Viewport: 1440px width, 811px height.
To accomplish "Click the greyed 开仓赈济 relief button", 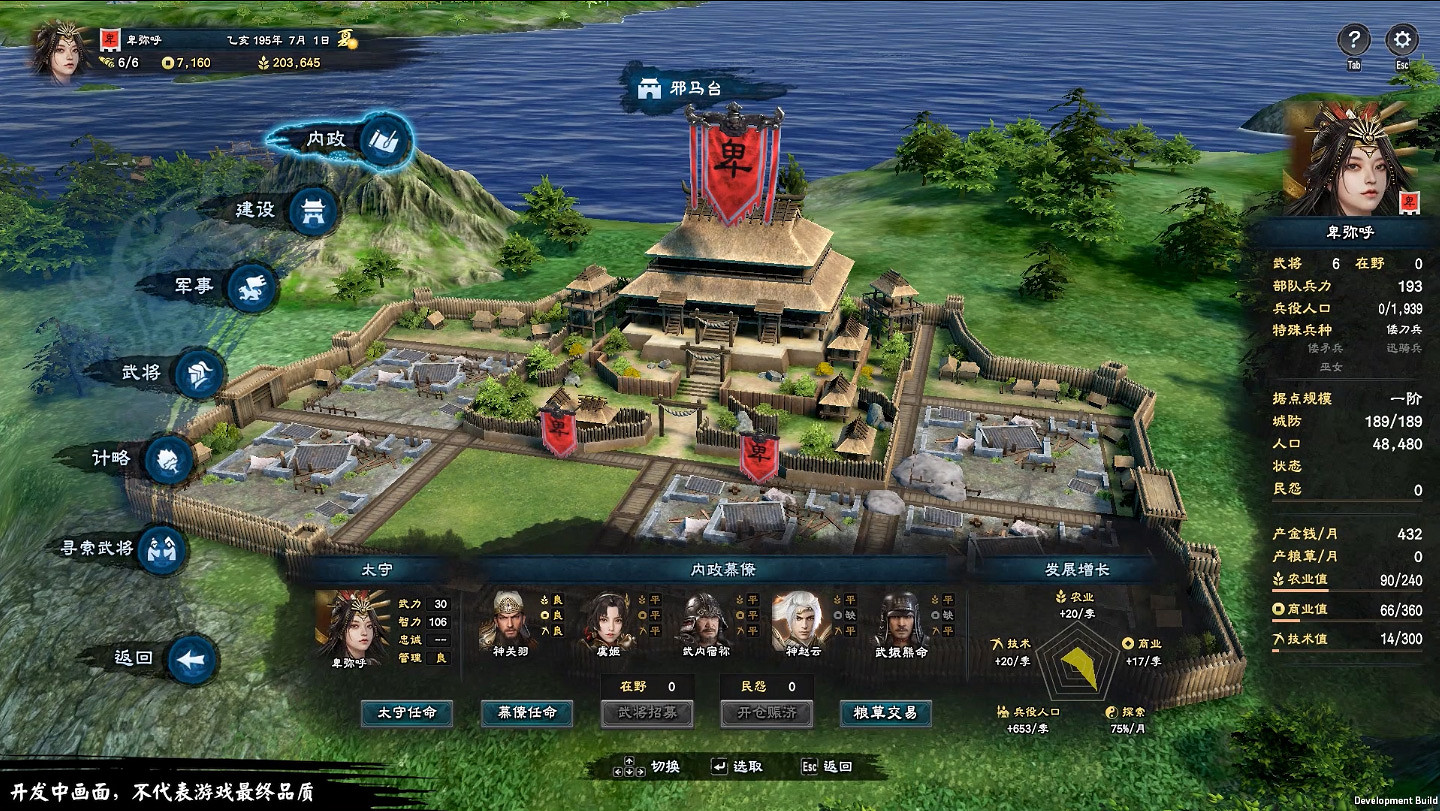I will pyautogui.click(x=766, y=713).
